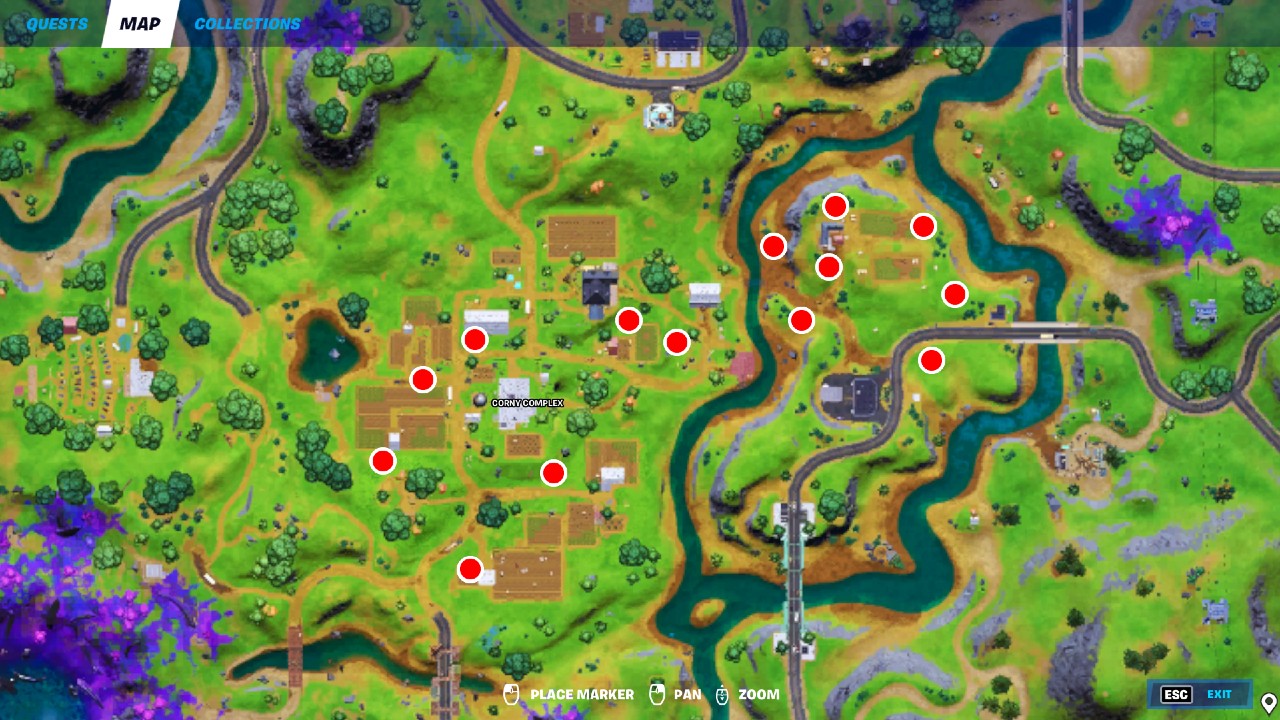
Task: Click the Zoom mouse icon
Action: [x=723, y=693]
